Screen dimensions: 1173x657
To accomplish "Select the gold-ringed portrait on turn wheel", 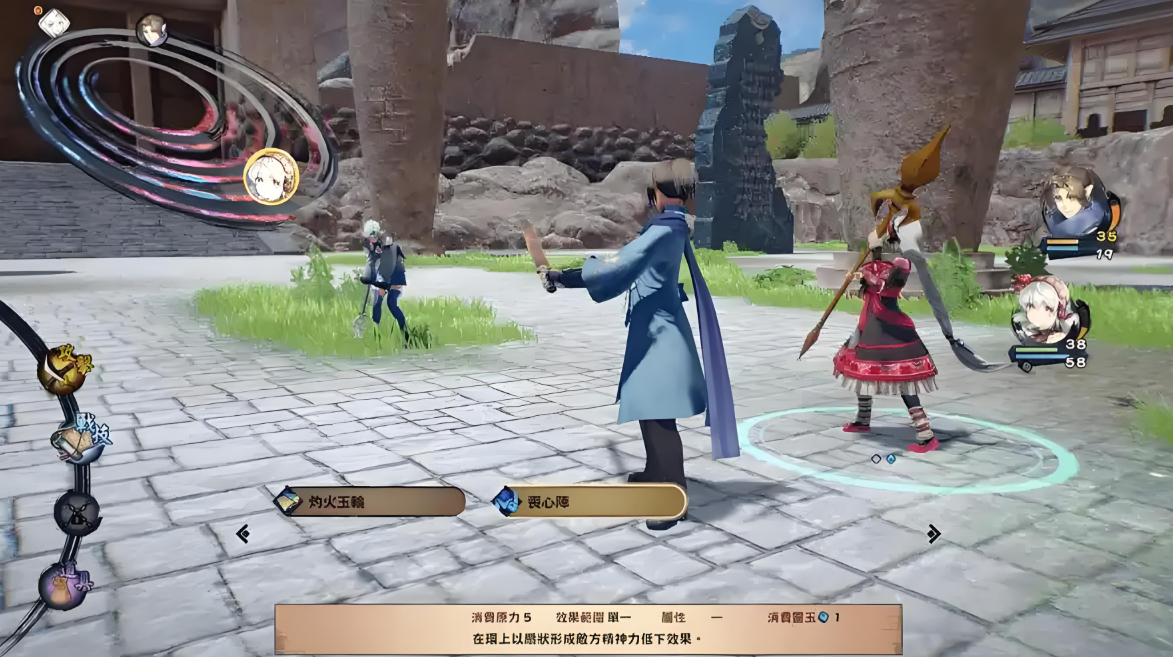I will click(x=271, y=177).
